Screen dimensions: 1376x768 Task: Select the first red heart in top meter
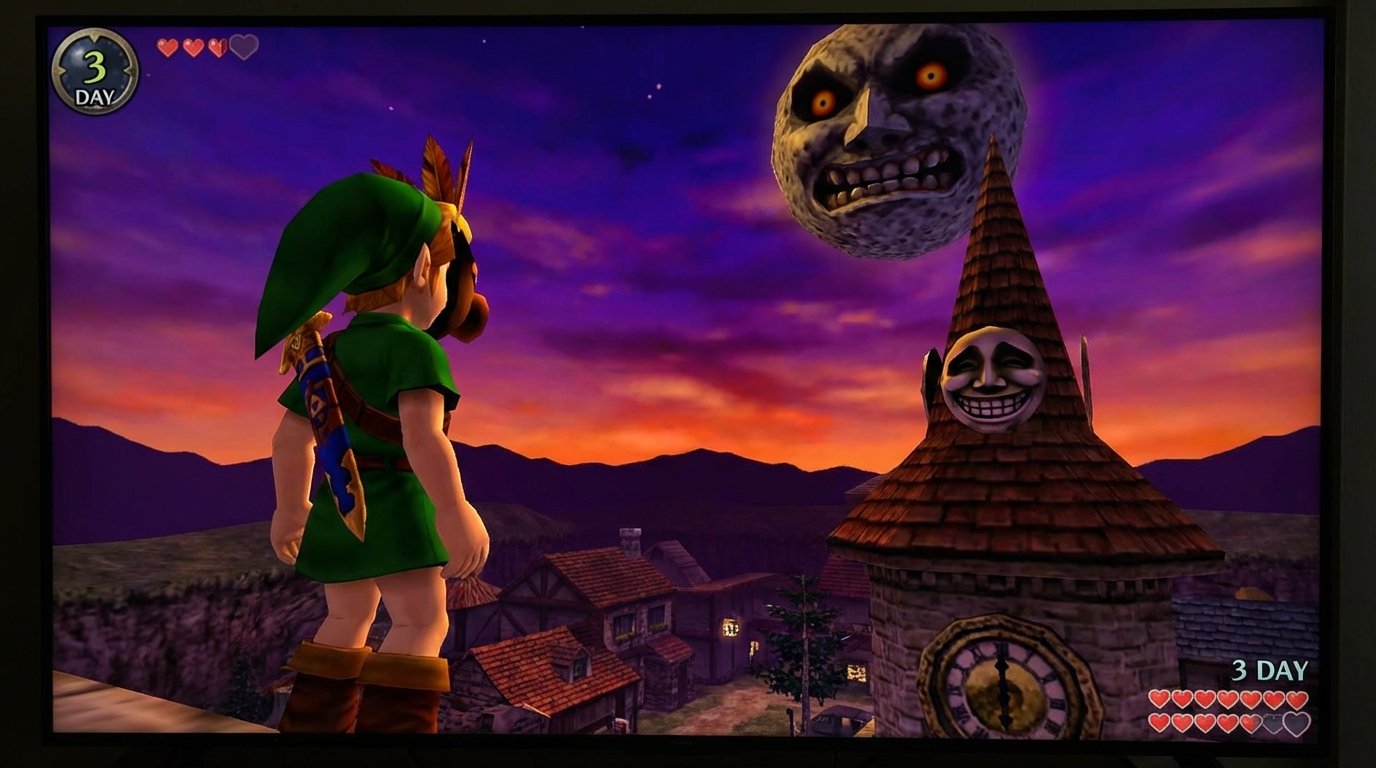coord(166,46)
